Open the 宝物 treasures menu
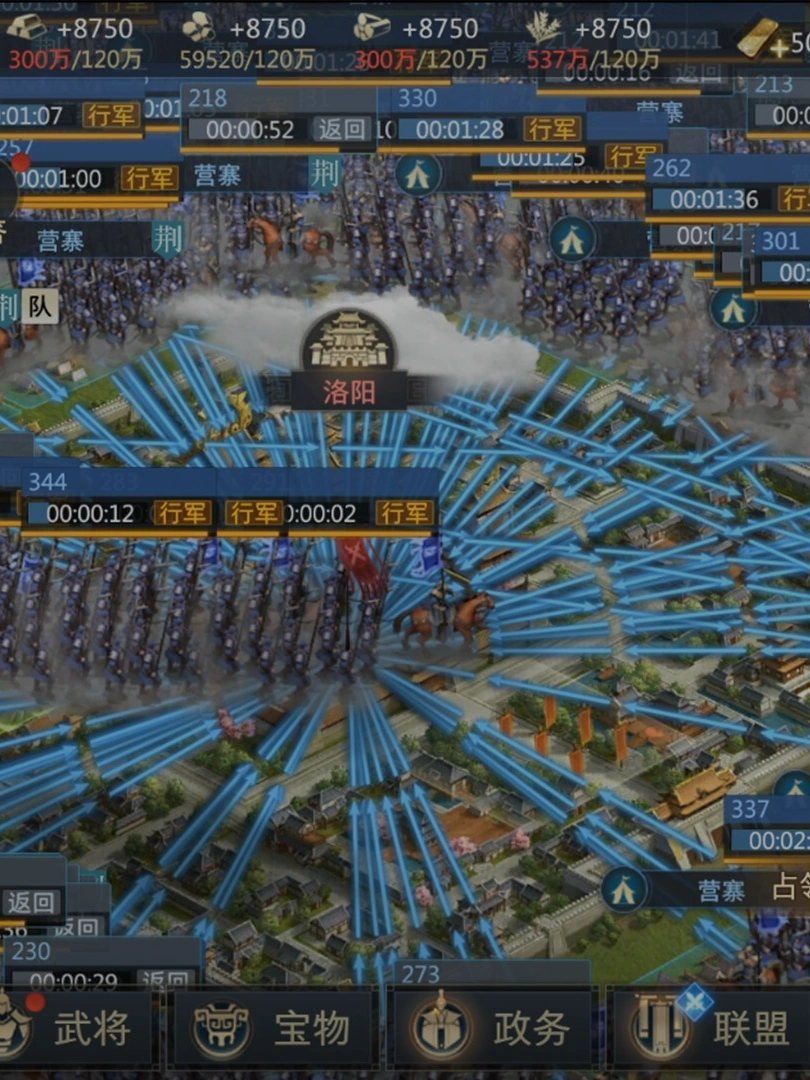The image size is (810, 1080). point(275,1027)
